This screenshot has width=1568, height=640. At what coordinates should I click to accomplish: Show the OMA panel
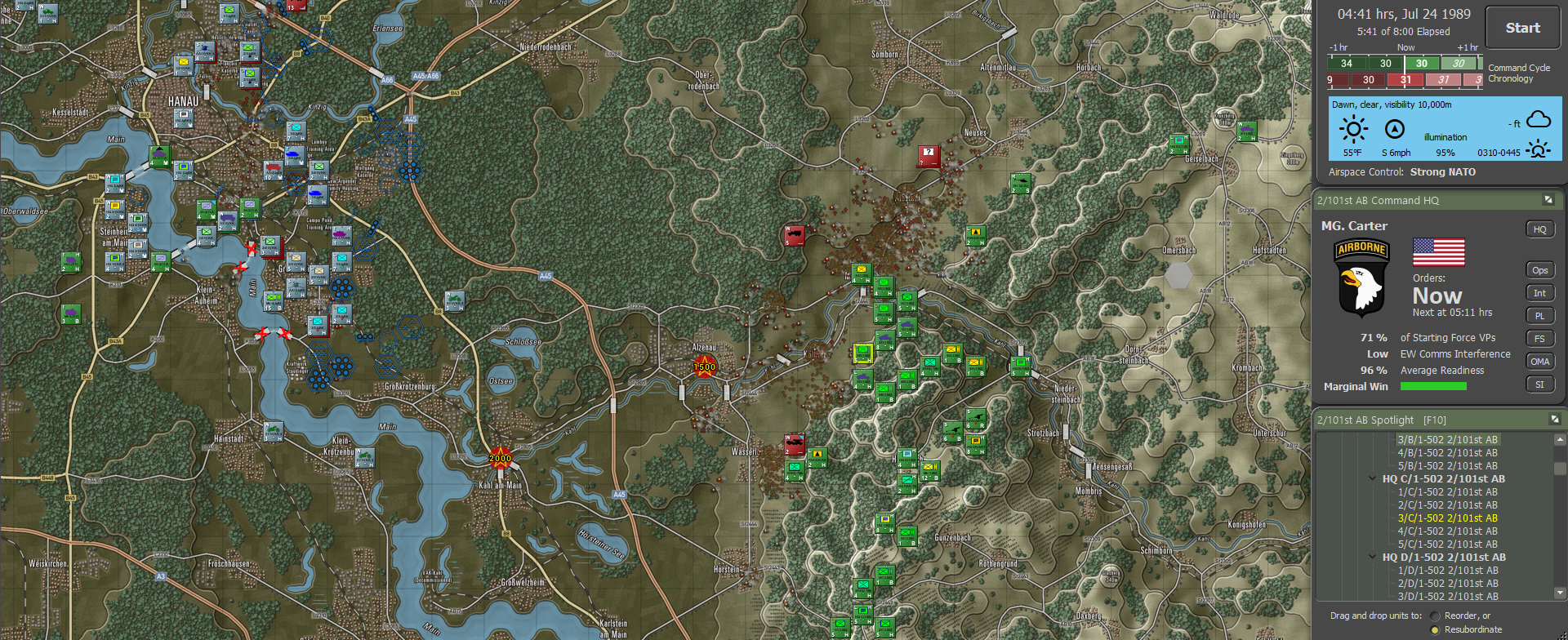pyautogui.click(x=1539, y=362)
